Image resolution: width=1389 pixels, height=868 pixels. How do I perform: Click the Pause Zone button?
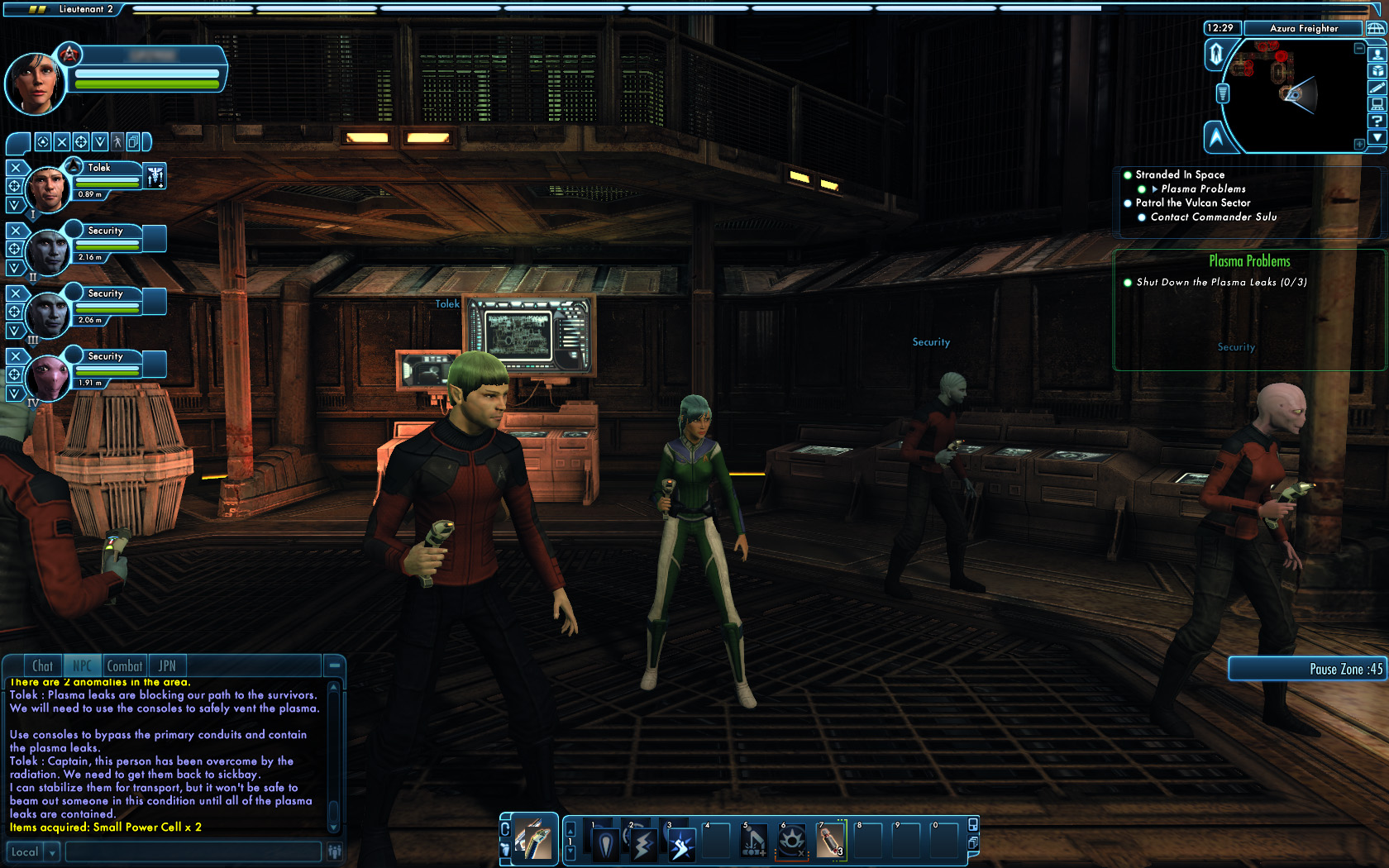pyautogui.click(x=1308, y=669)
